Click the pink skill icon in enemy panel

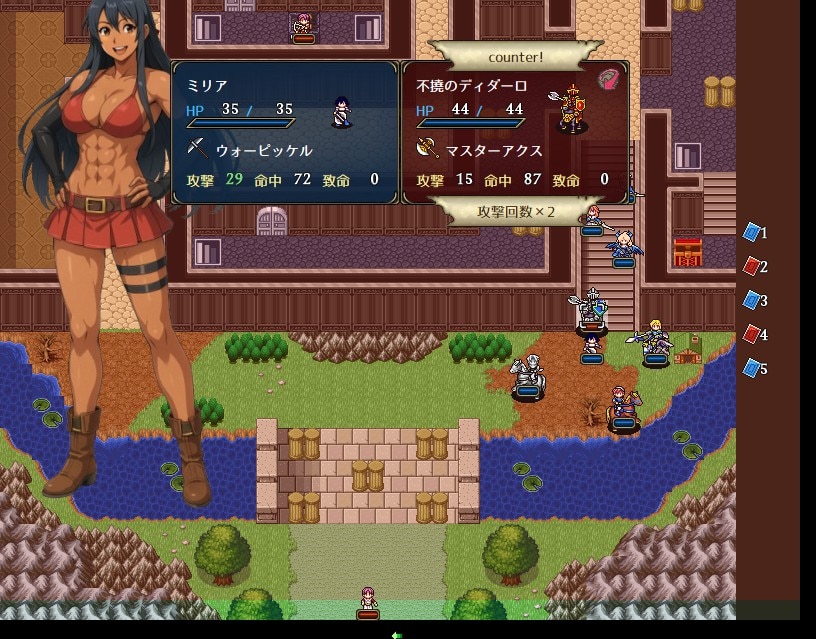609,79
